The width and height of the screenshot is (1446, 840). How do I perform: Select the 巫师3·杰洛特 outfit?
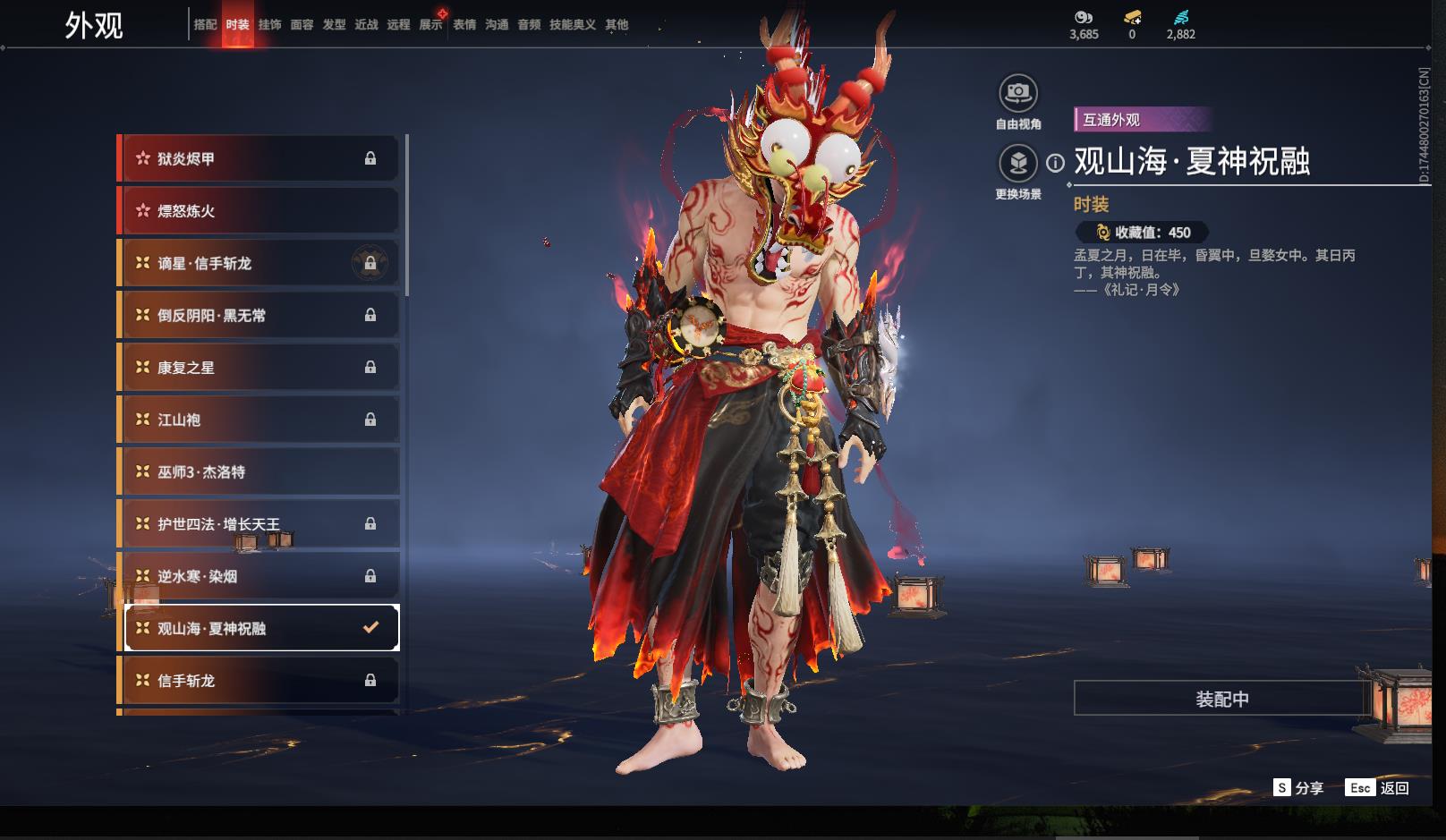pyautogui.click(x=259, y=472)
